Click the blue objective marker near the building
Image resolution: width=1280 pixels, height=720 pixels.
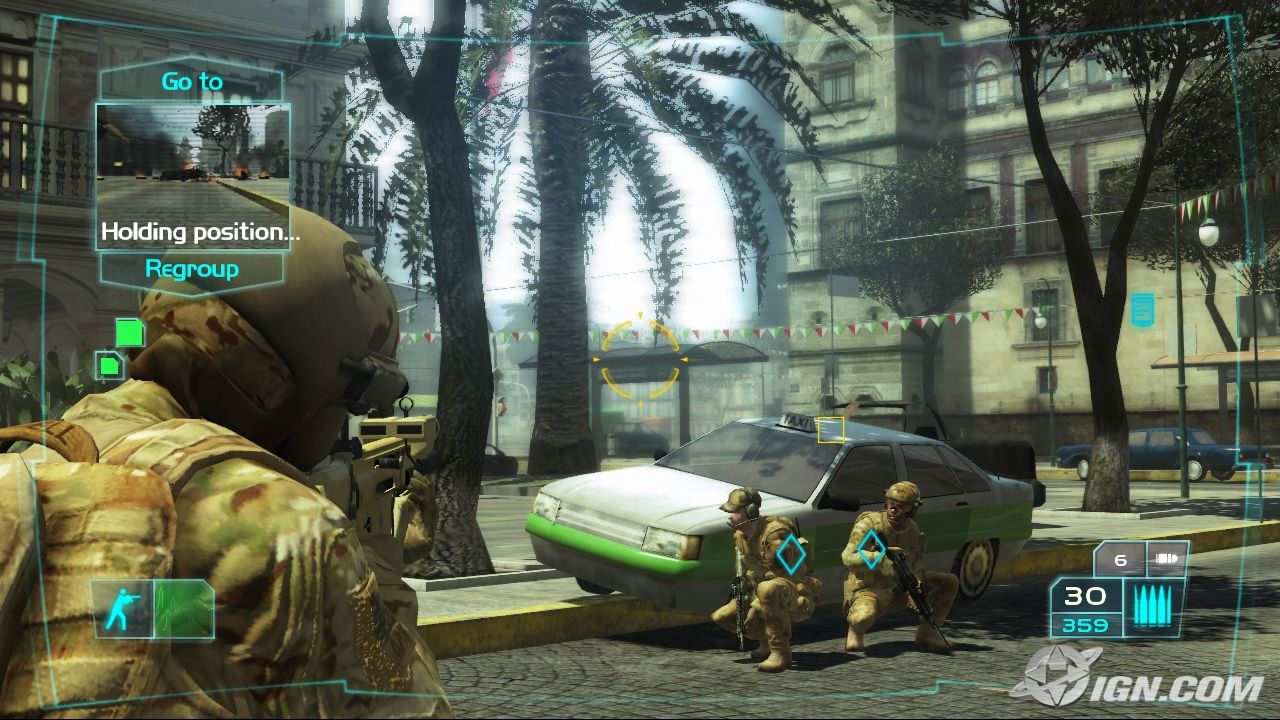1142,310
